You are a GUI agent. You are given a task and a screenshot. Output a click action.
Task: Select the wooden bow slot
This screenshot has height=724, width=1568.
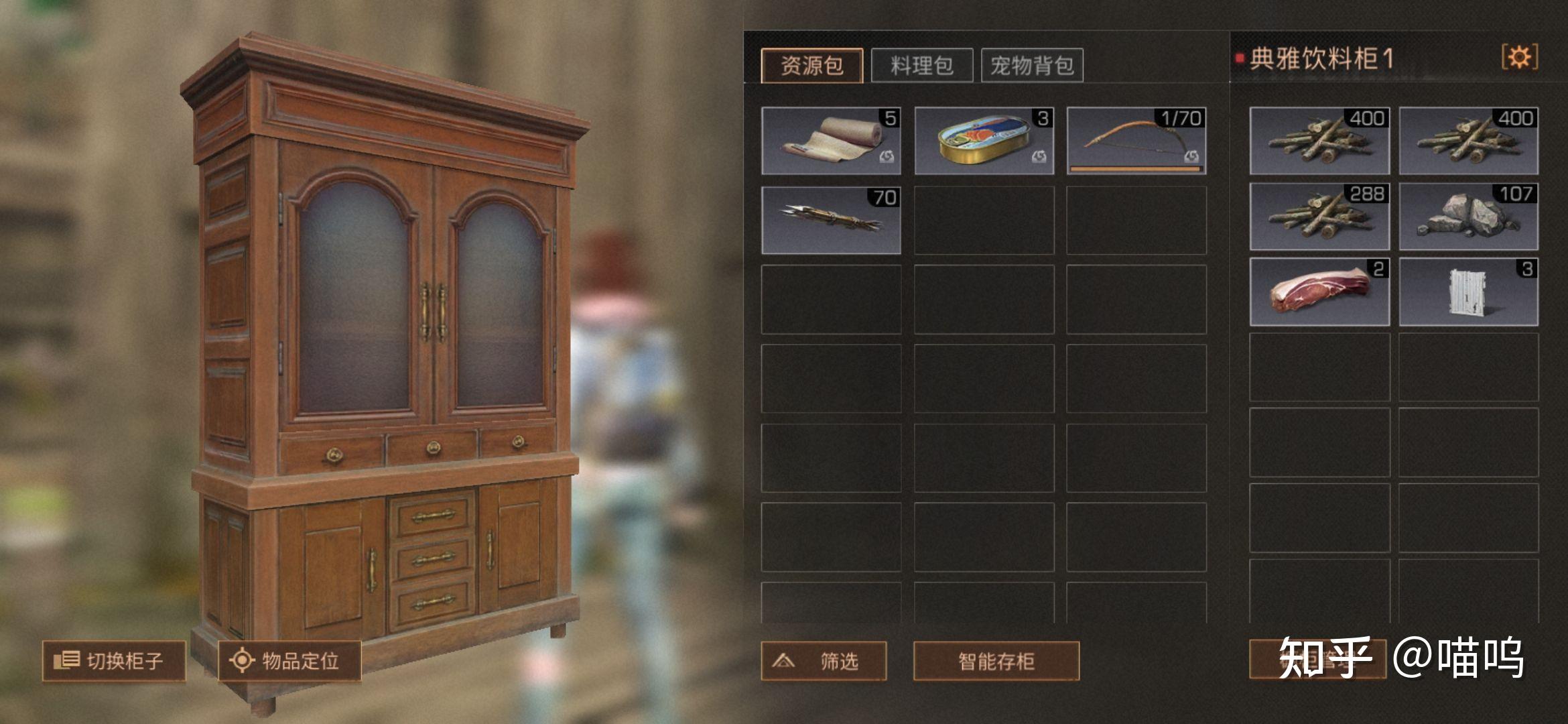pos(1136,141)
